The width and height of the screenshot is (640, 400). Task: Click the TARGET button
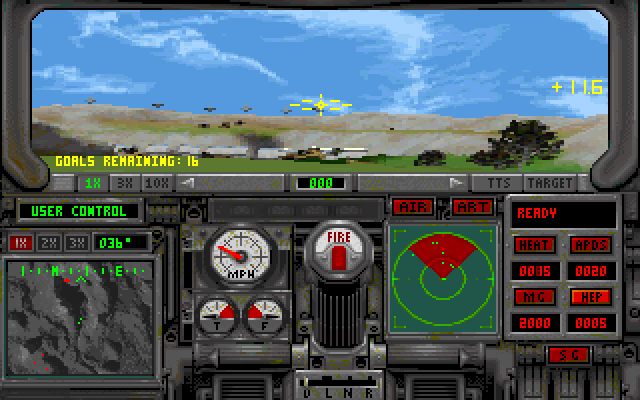(x=551, y=183)
